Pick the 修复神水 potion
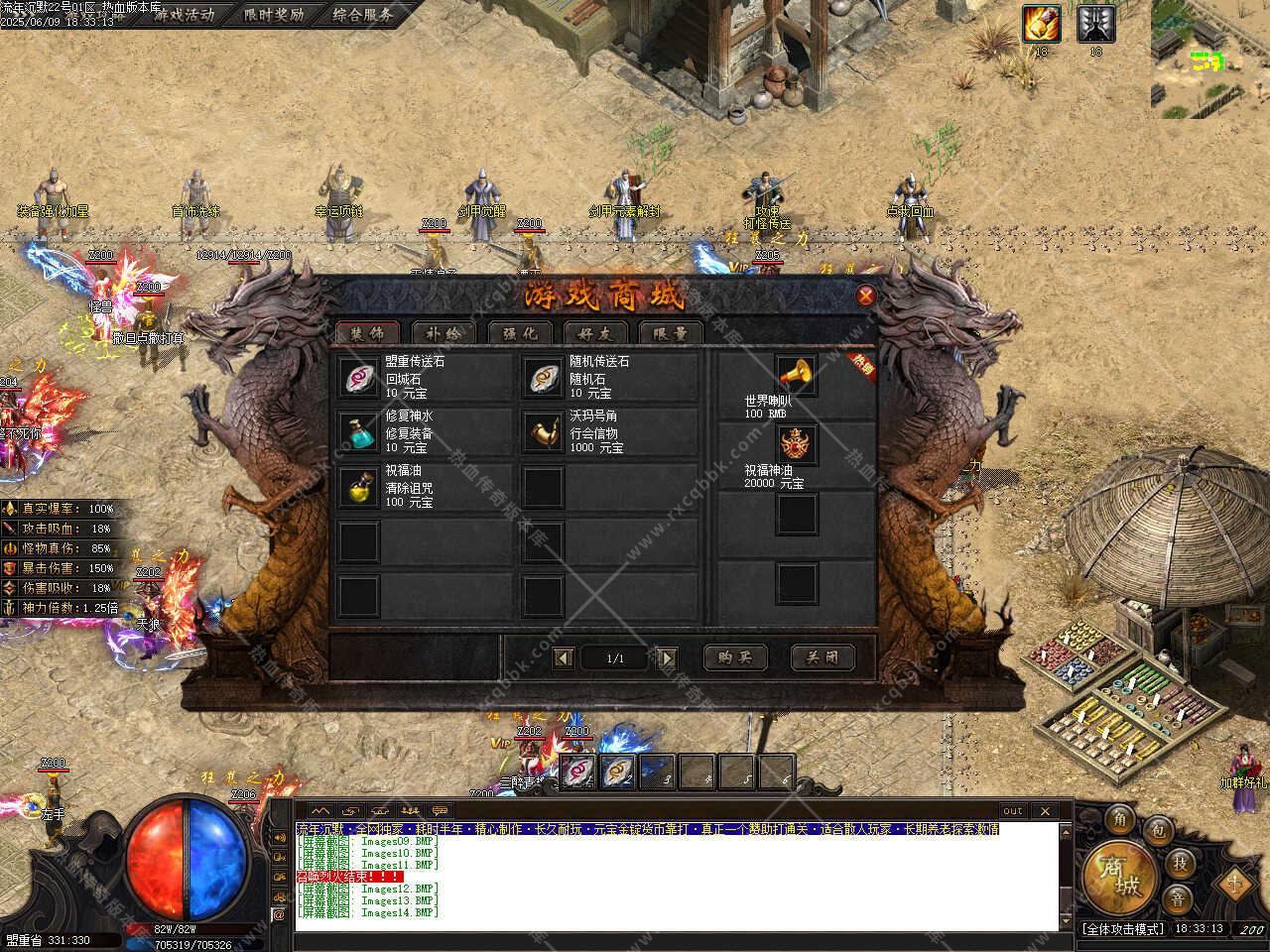Viewport: 1270px width, 952px height. coord(358,431)
